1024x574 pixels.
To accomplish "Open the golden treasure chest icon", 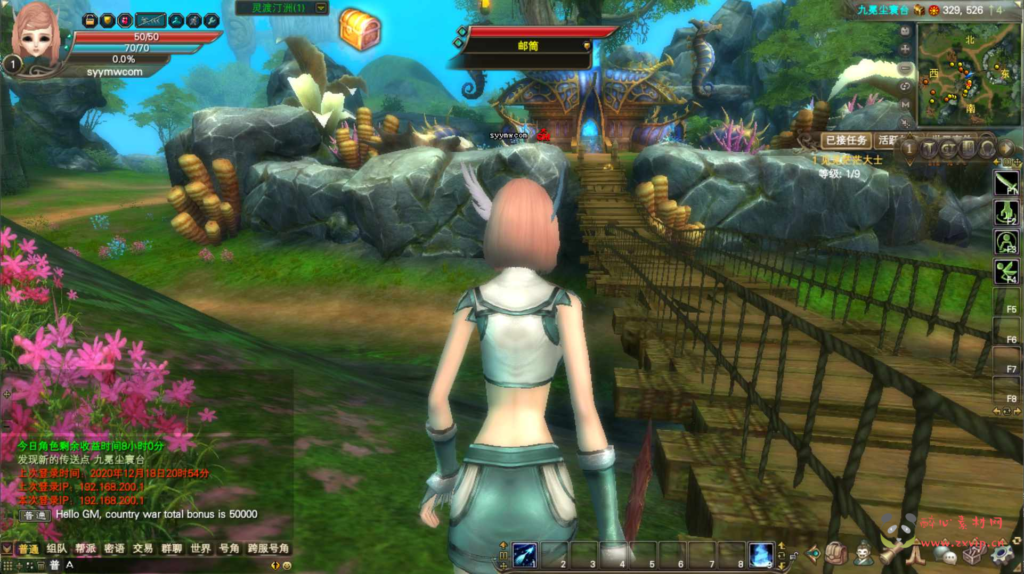I will [x=359, y=29].
